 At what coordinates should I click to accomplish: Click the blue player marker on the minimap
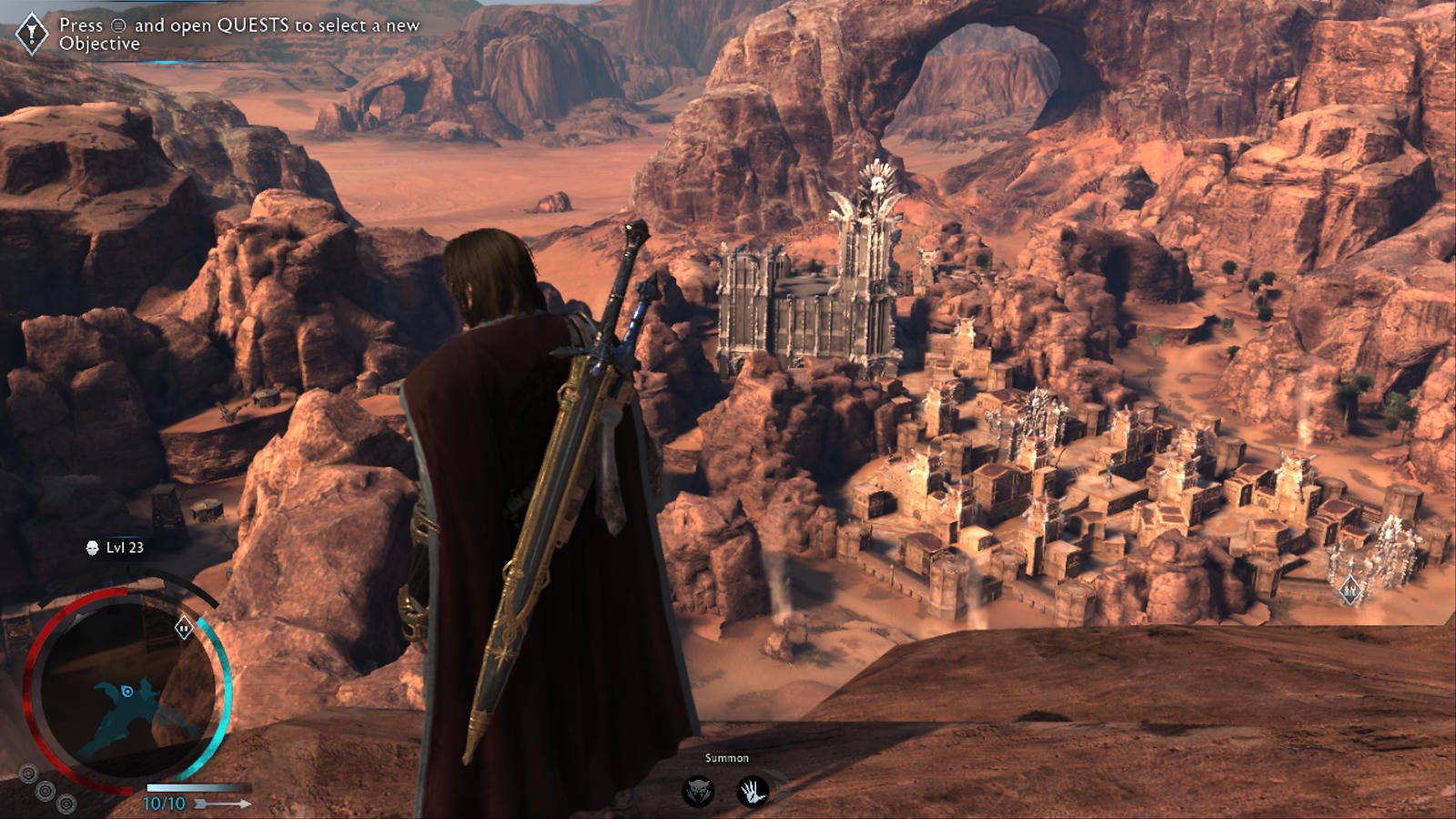[127, 692]
